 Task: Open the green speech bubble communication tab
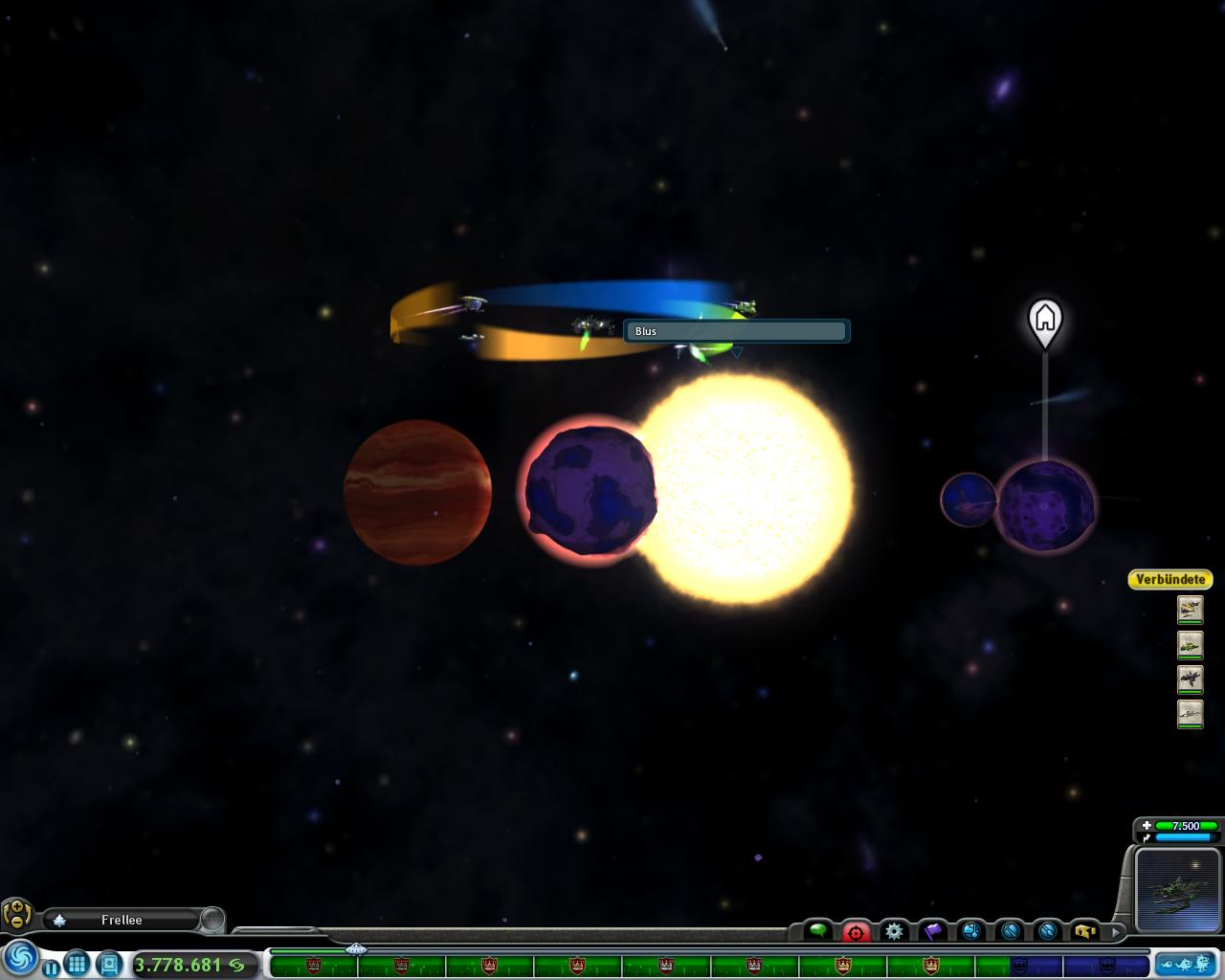[817, 930]
